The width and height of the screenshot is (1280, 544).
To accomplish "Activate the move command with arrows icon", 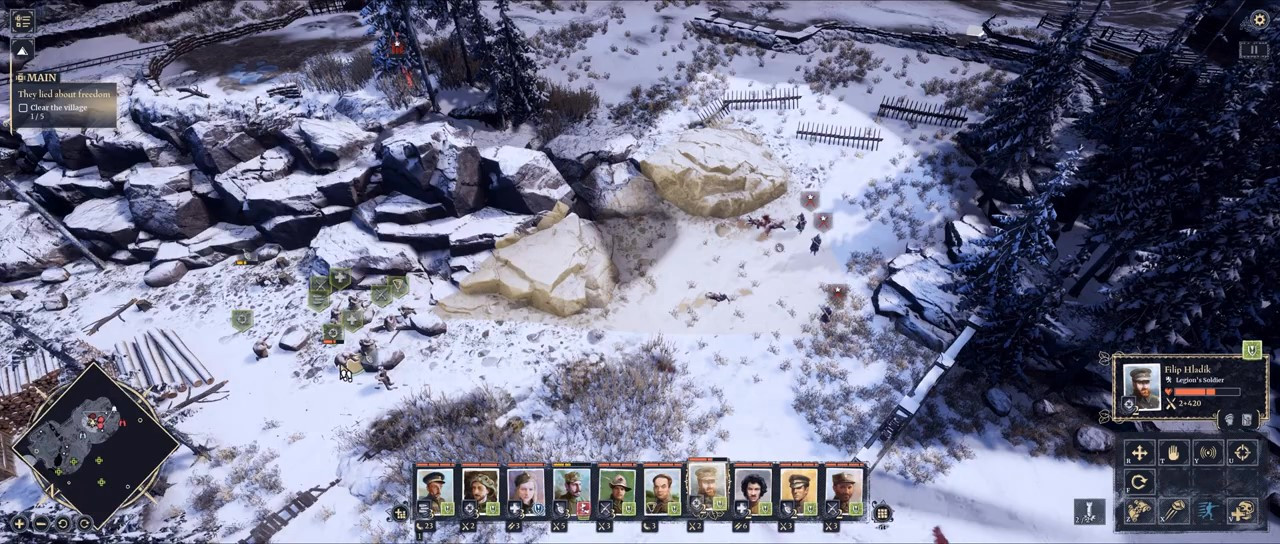I will 1139,453.
